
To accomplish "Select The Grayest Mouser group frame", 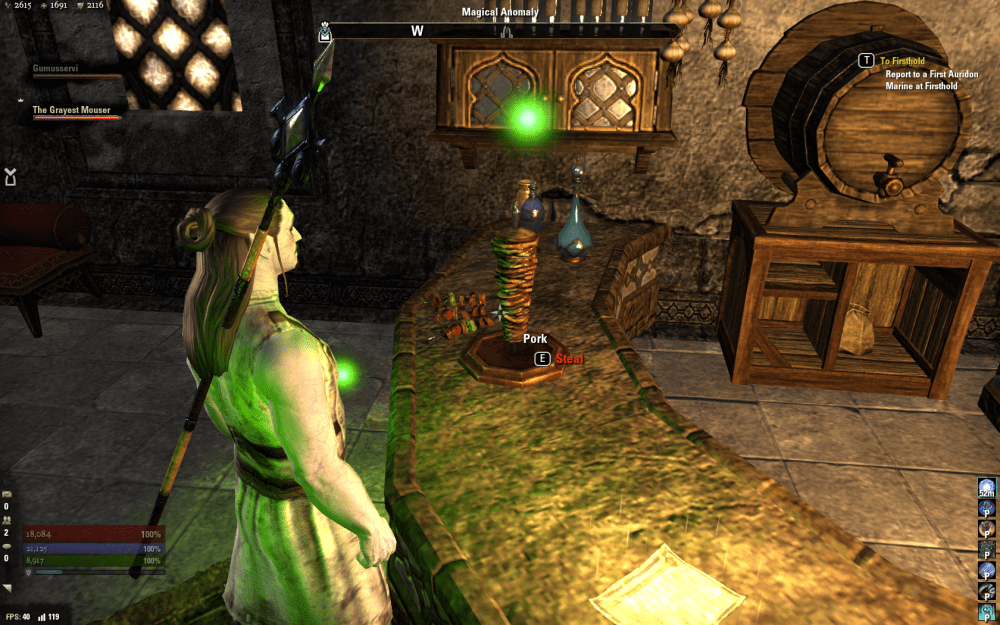I will [72, 110].
